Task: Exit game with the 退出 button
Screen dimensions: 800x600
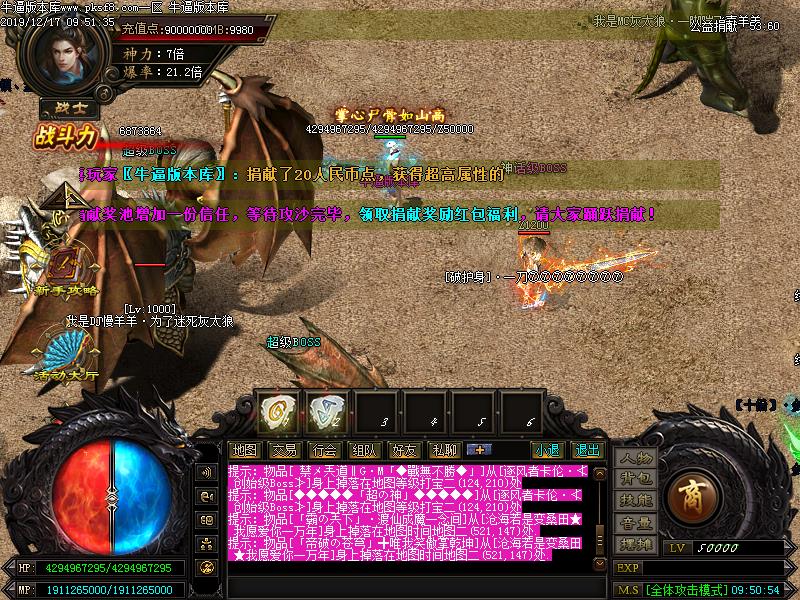Action: point(588,450)
